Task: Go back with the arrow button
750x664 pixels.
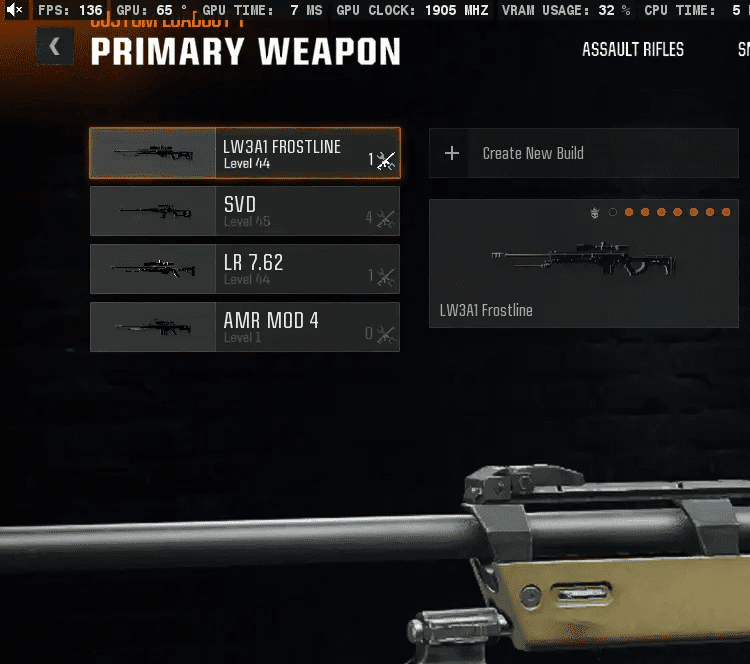Action: click(55, 46)
